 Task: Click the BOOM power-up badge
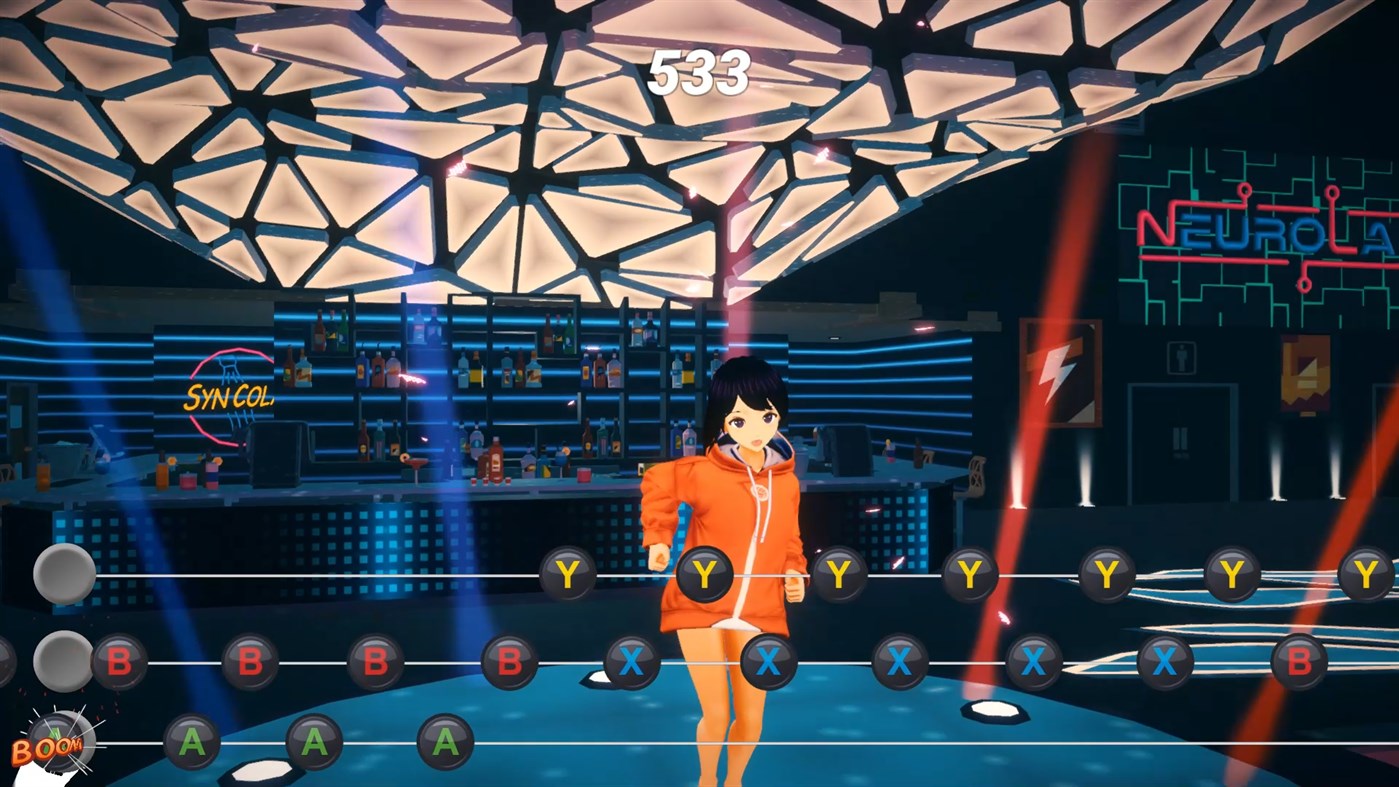pyautogui.click(x=60, y=745)
